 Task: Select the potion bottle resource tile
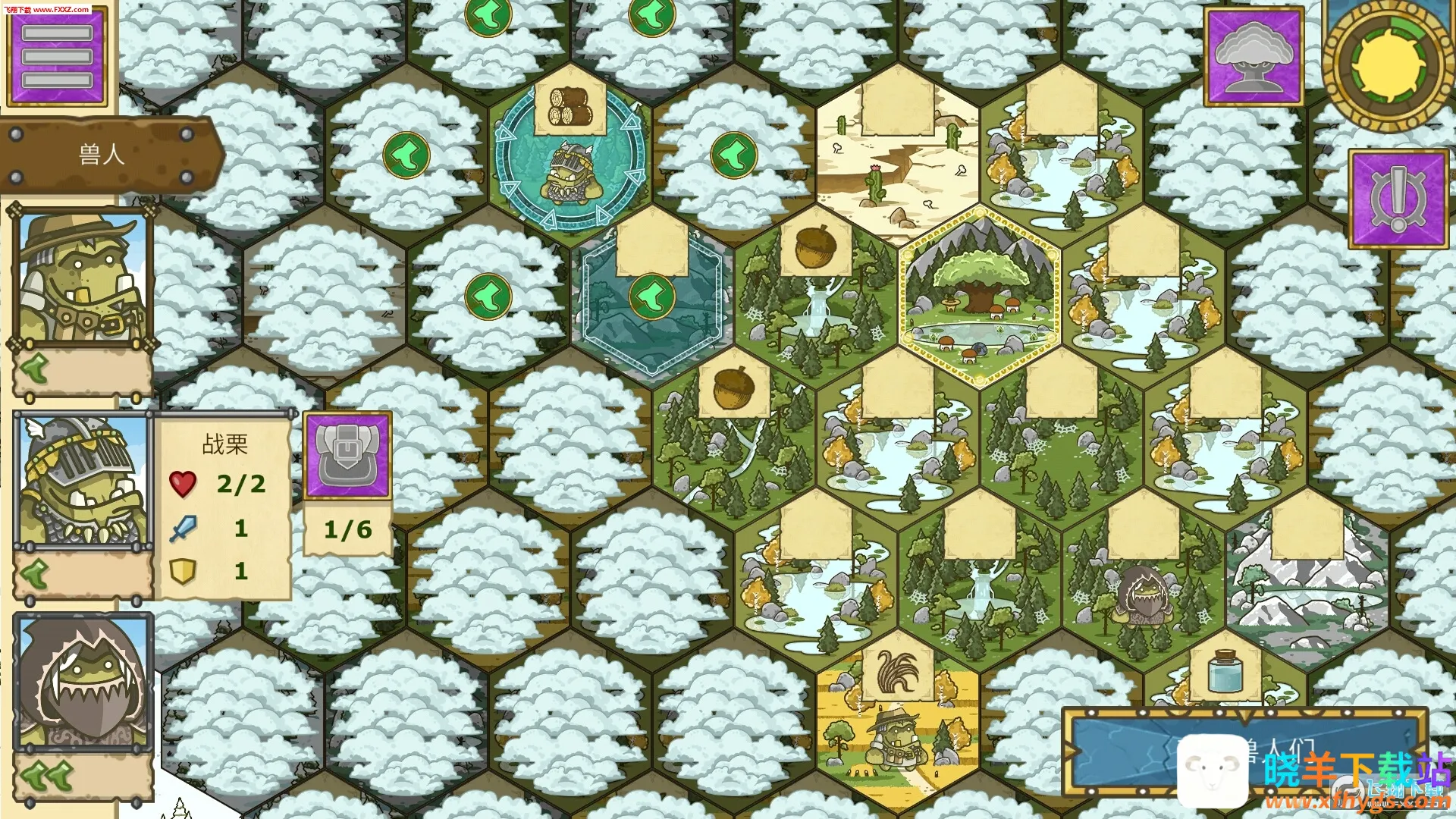[x=1224, y=670]
